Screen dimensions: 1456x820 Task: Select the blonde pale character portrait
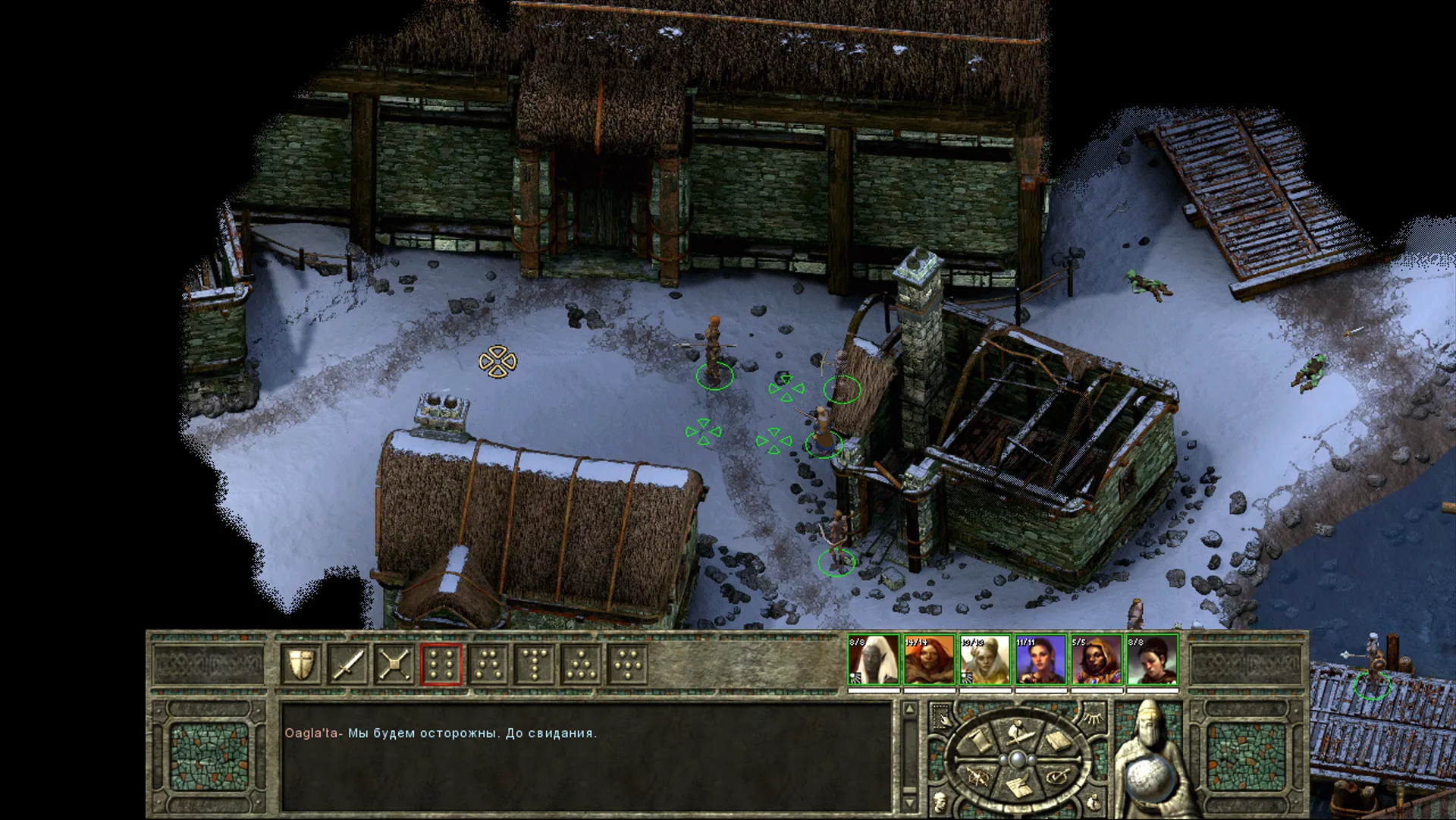[x=984, y=661]
